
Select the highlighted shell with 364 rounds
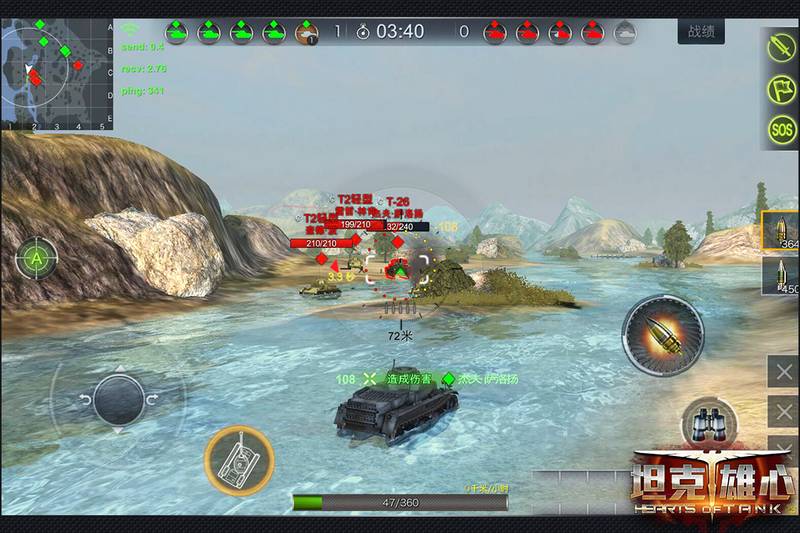(781, 232)
